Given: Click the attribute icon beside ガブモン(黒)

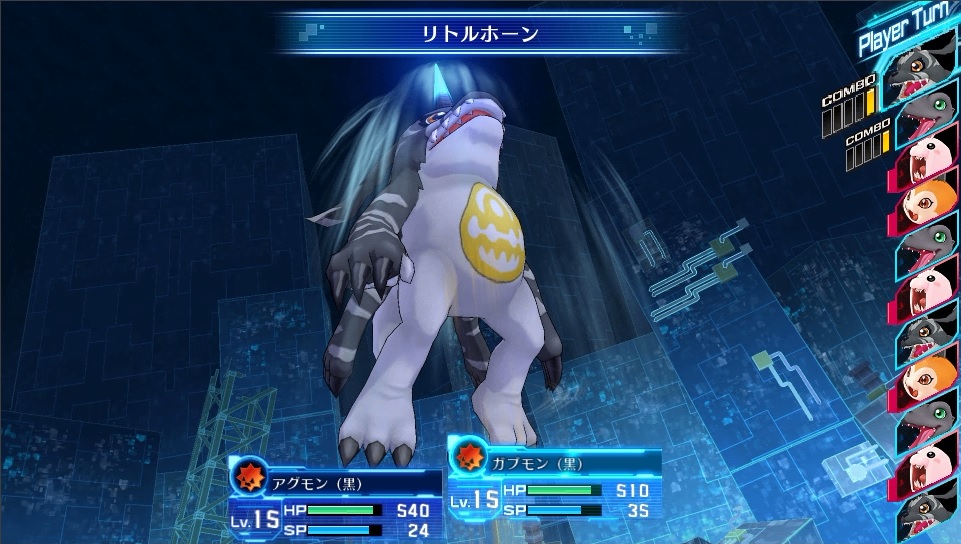Looking at the screenshot, I should [467, 458].
